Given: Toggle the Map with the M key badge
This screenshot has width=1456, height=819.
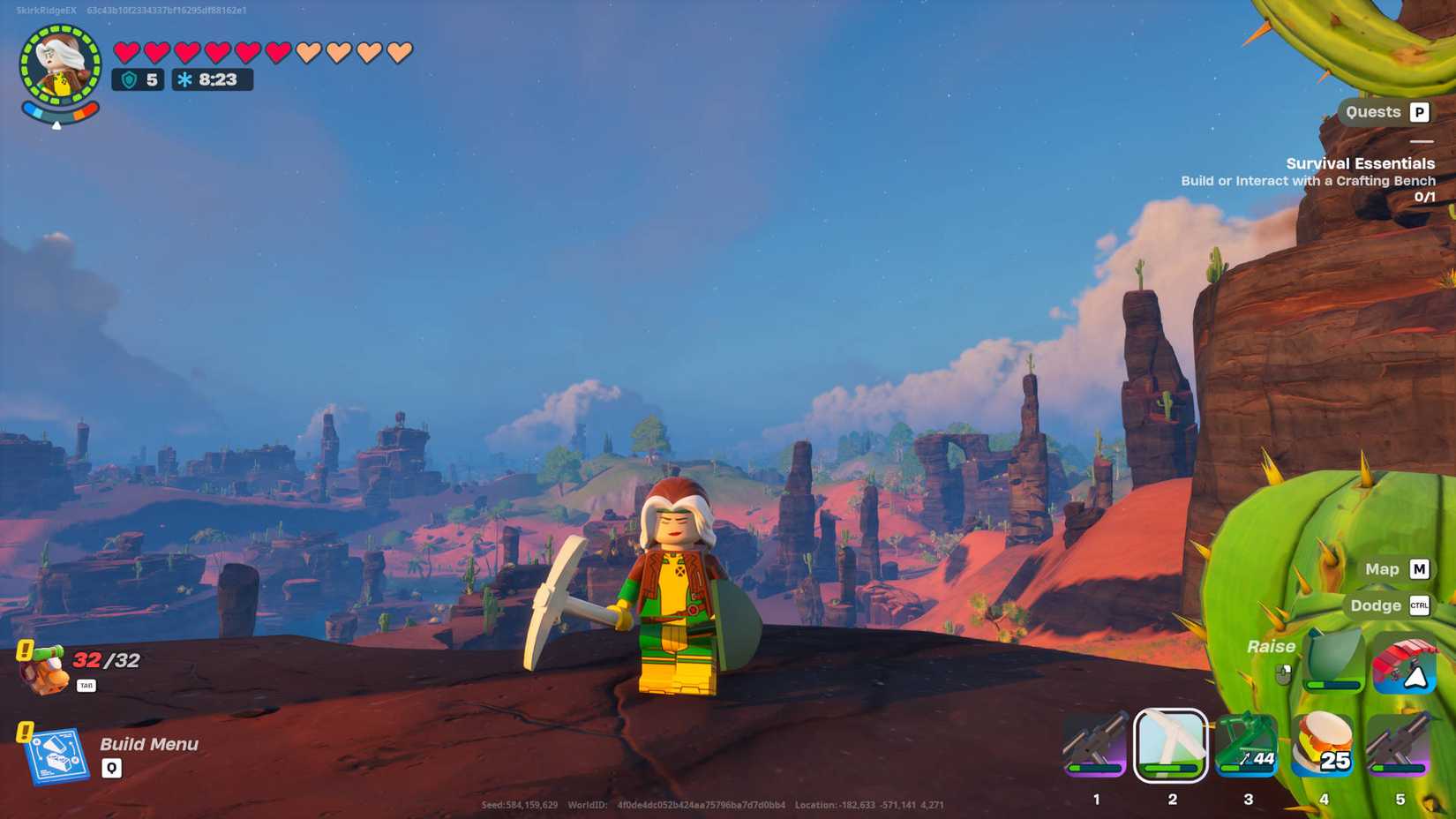Looking at the screenshot, I should click(x=1418, y=569).
